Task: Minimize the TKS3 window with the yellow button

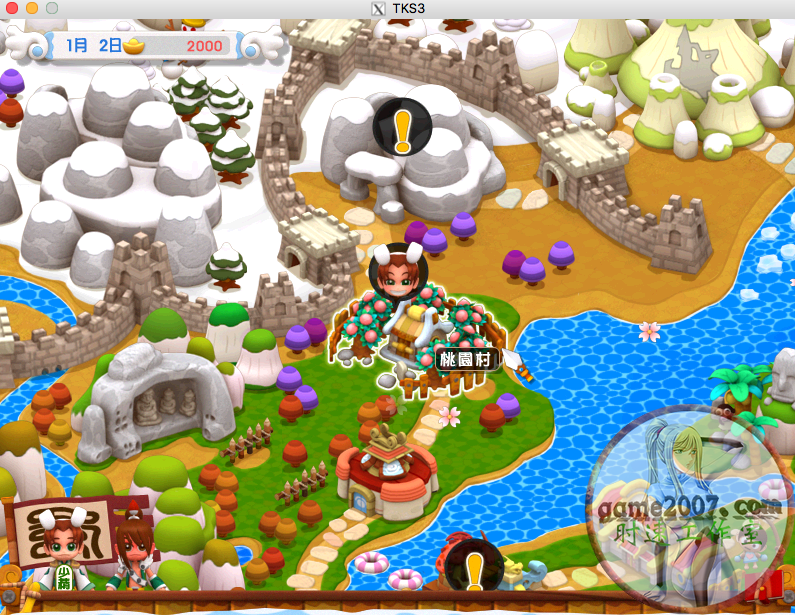Action: tap(32, 8)
